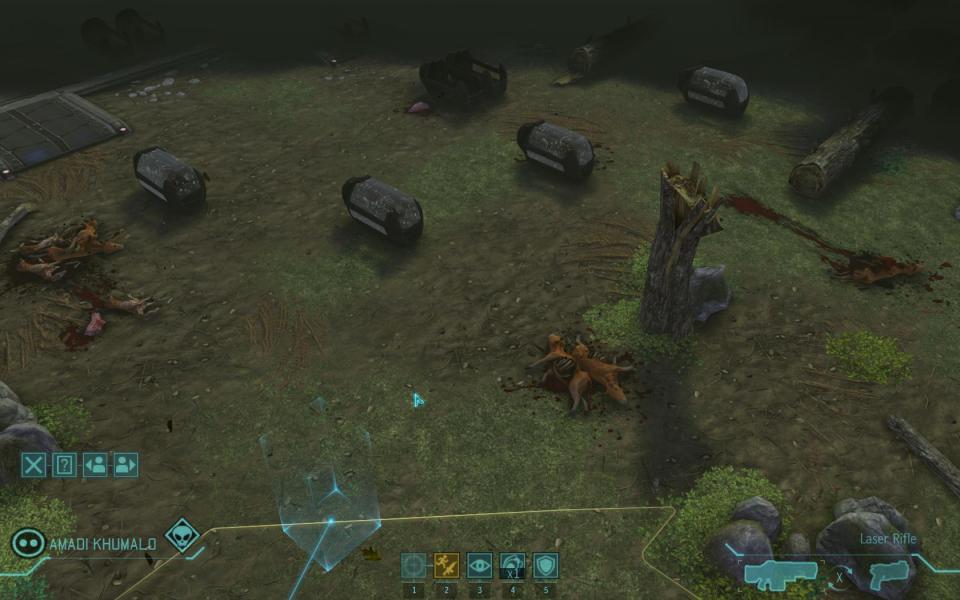Use the ability marked x1
Viewport: 960px width, 600px height.
[x=512, y=566]
